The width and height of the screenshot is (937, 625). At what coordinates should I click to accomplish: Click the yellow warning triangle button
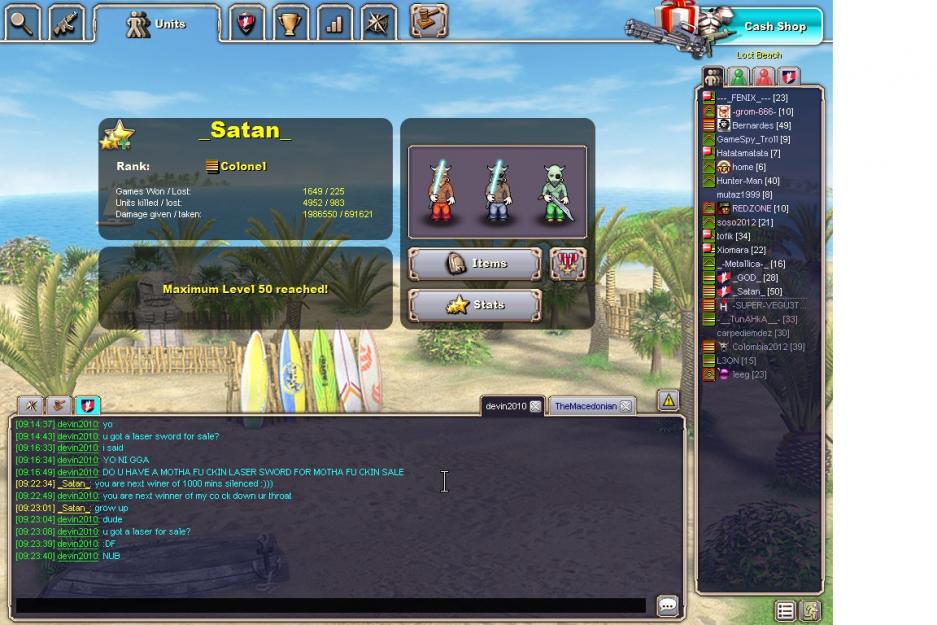(668, 401)
